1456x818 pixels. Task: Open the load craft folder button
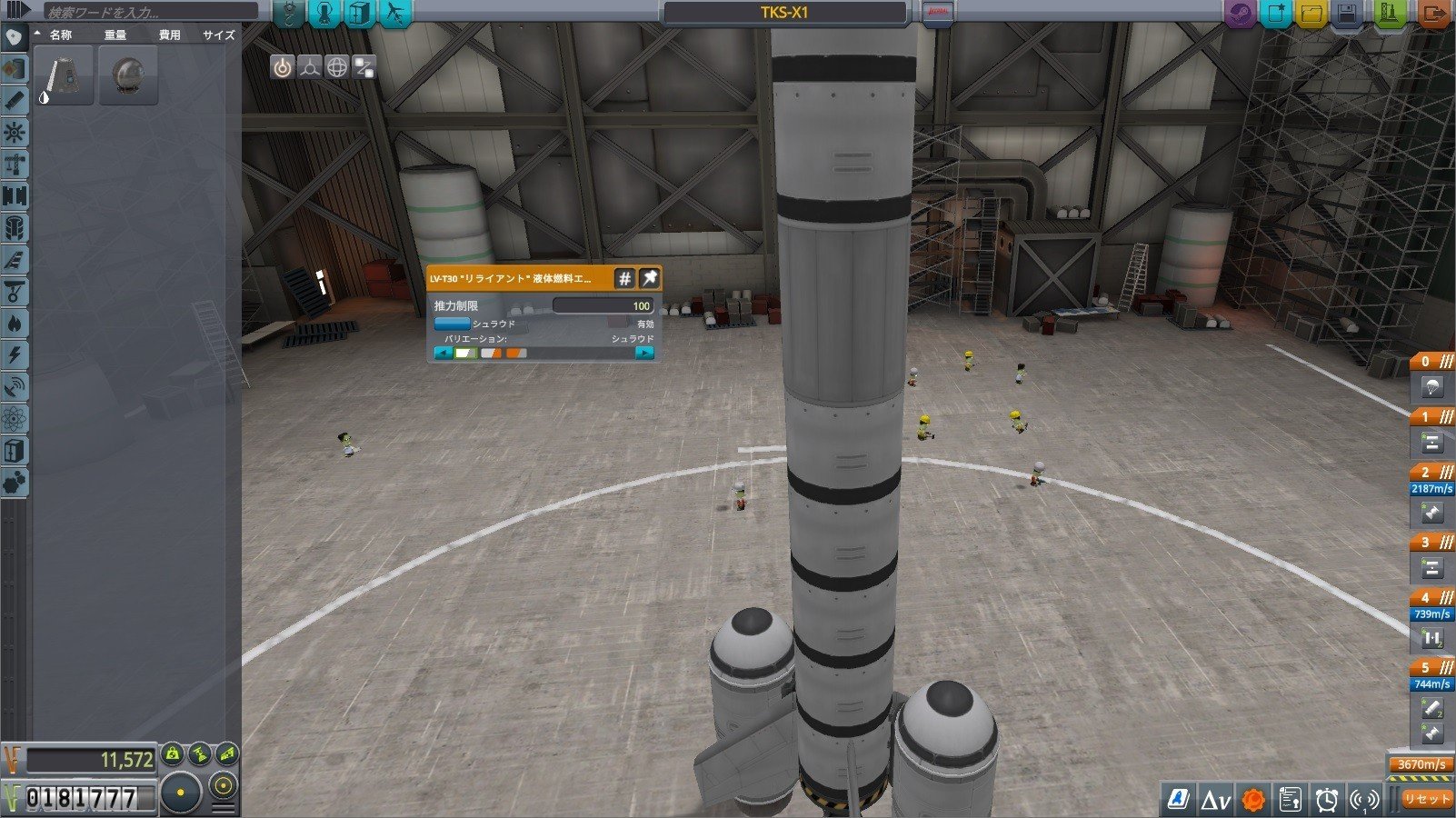point(1311,14)
